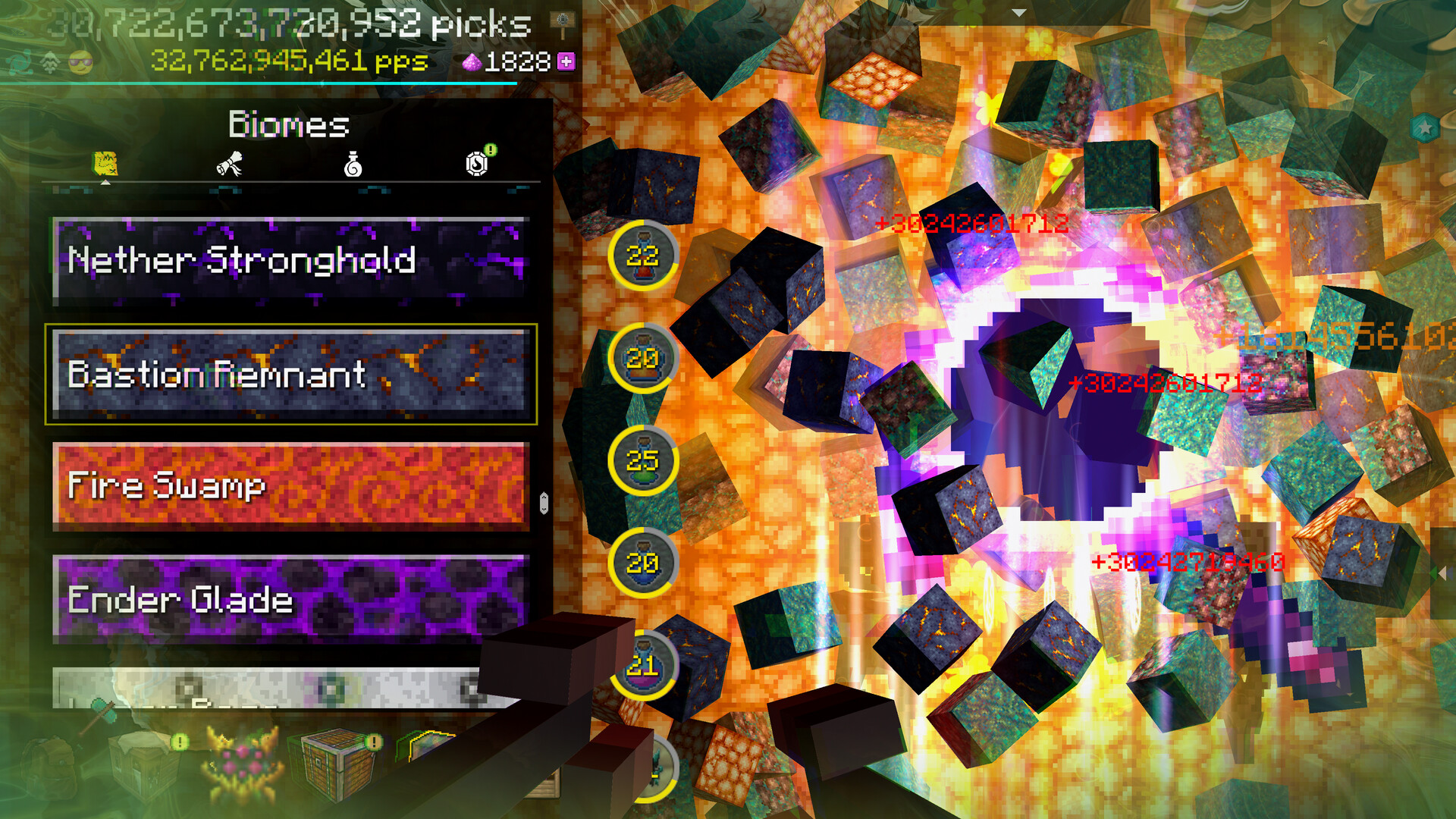Click the sunglasses emoji status icon
This screenshot has width=1456, height=819.
pos(80,63)
